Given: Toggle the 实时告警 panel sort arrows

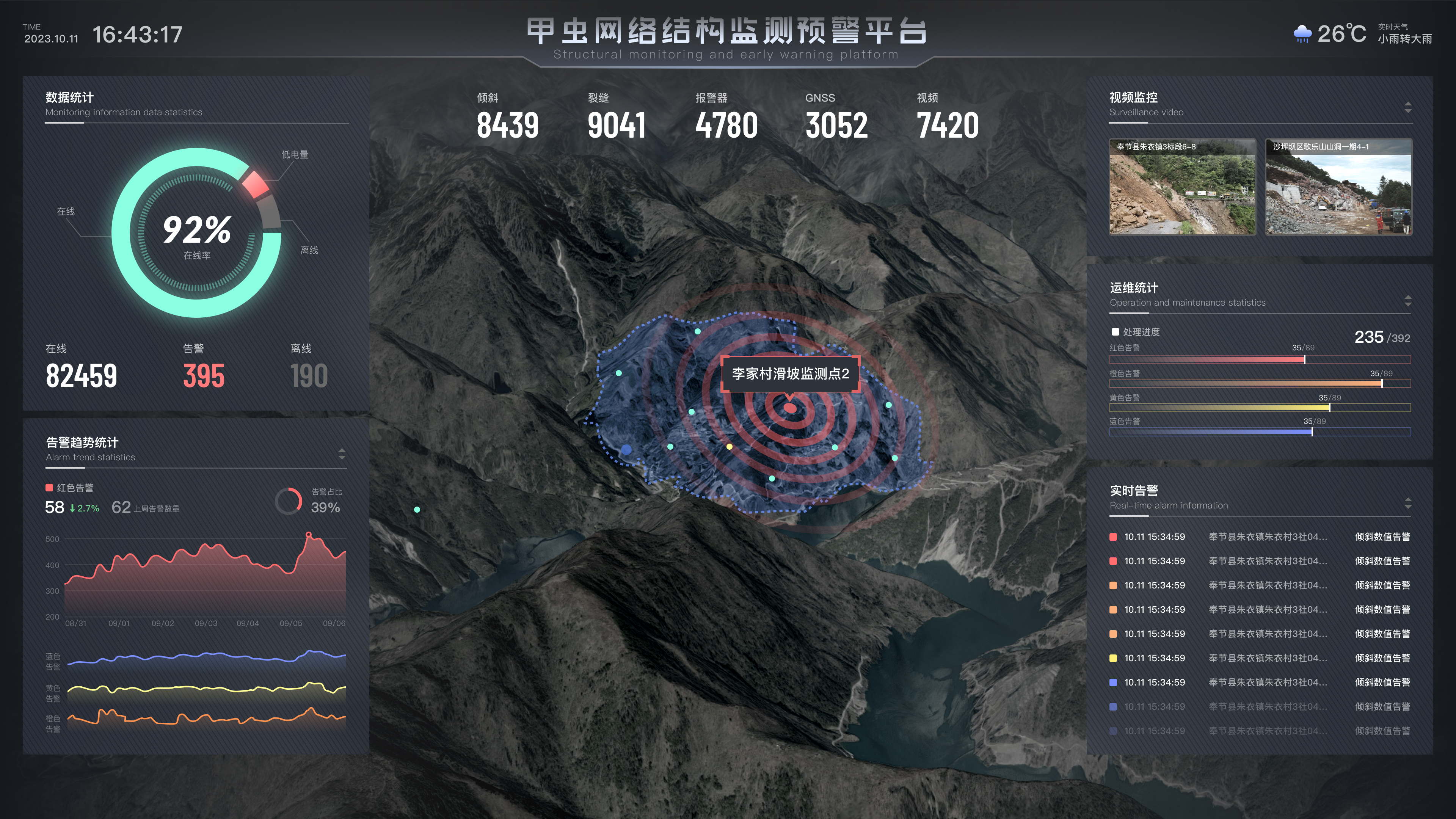Looking at the screenshot, I should 1407,503.
